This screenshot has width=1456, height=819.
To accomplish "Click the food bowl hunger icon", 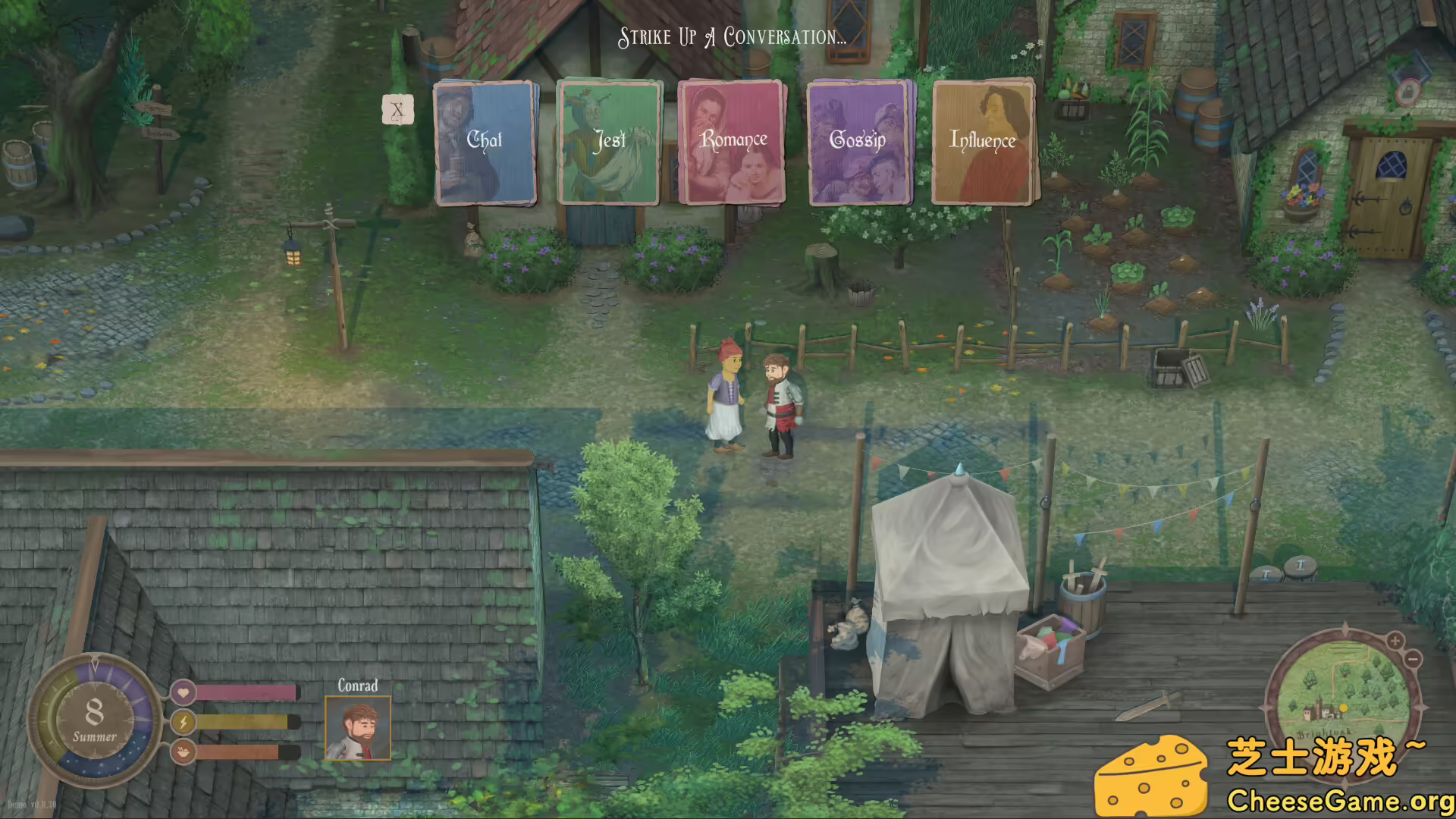I will point(184,753).
